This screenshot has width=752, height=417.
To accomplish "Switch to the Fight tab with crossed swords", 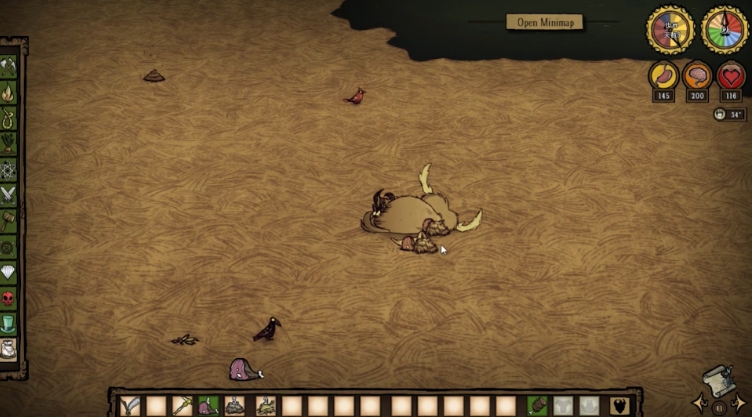I will [9, 194].
